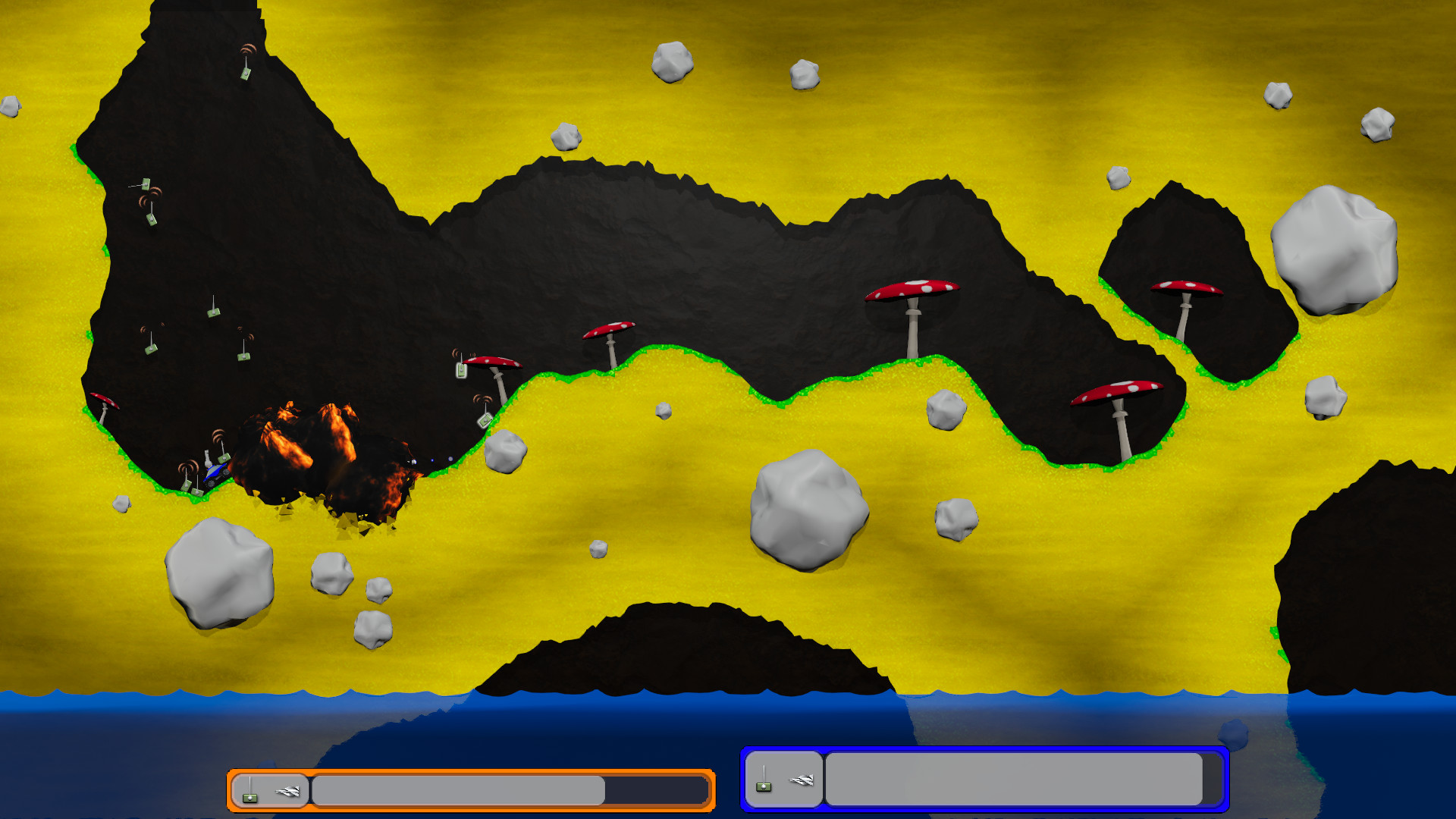Viewport: 1456px width, 819px height.
Task: Click the money bill beside the left mushroom stem
Action: 485,420
